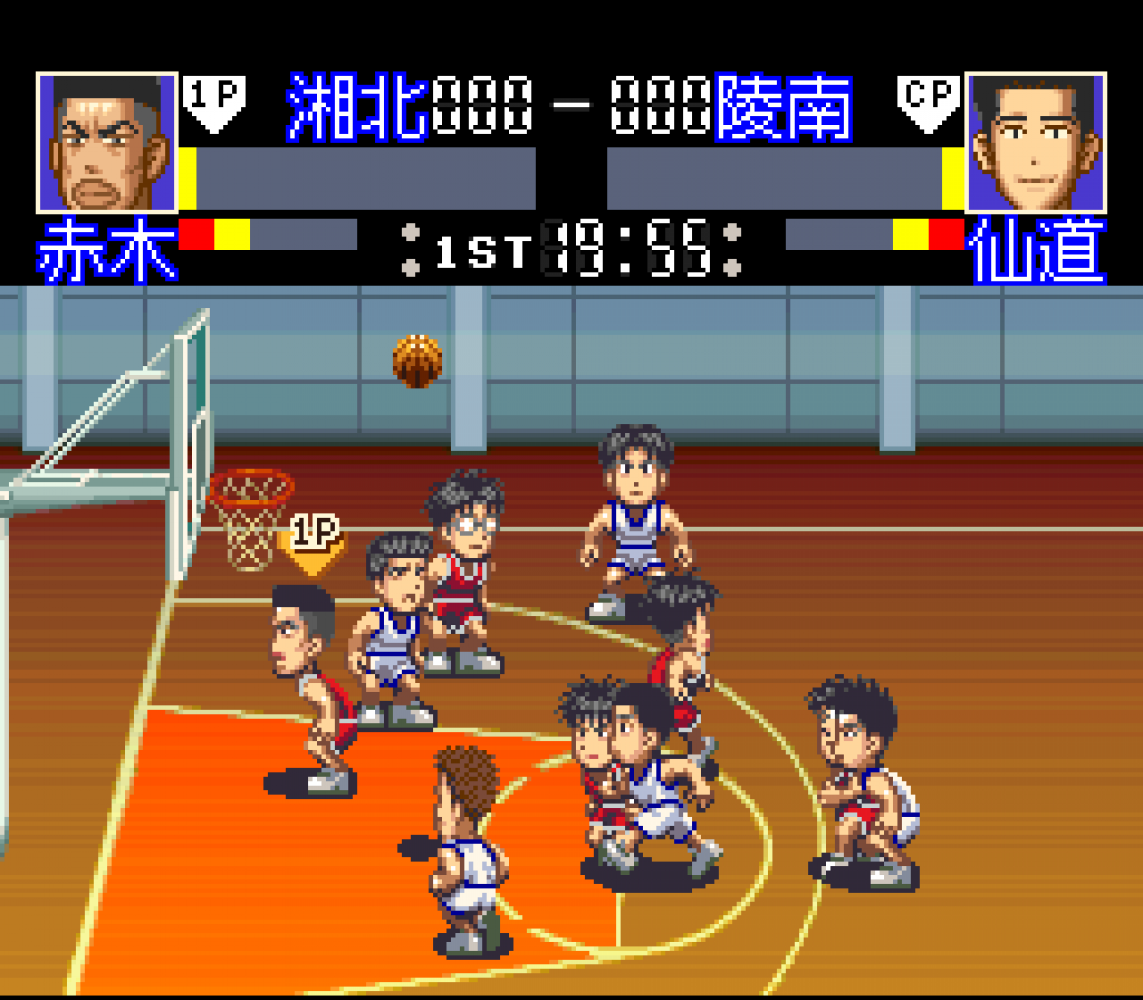Select the orange 1P marker above the controlled player
Image resolution: width=1143 pixels, height=1000 pixels.
click(315, 545)
